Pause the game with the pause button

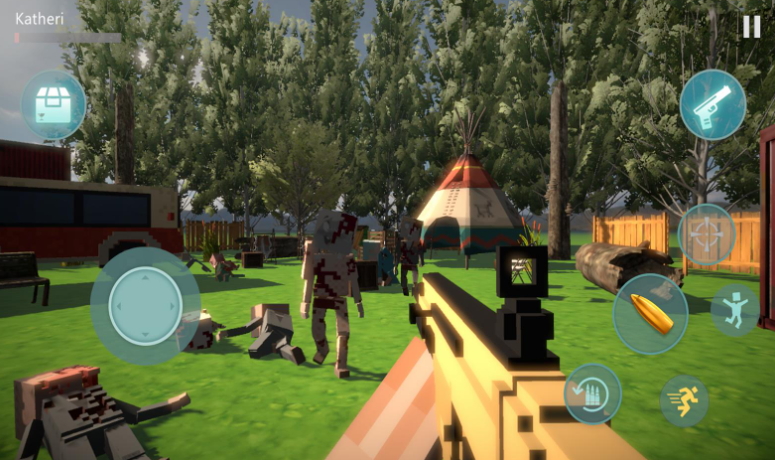point(750,27)
